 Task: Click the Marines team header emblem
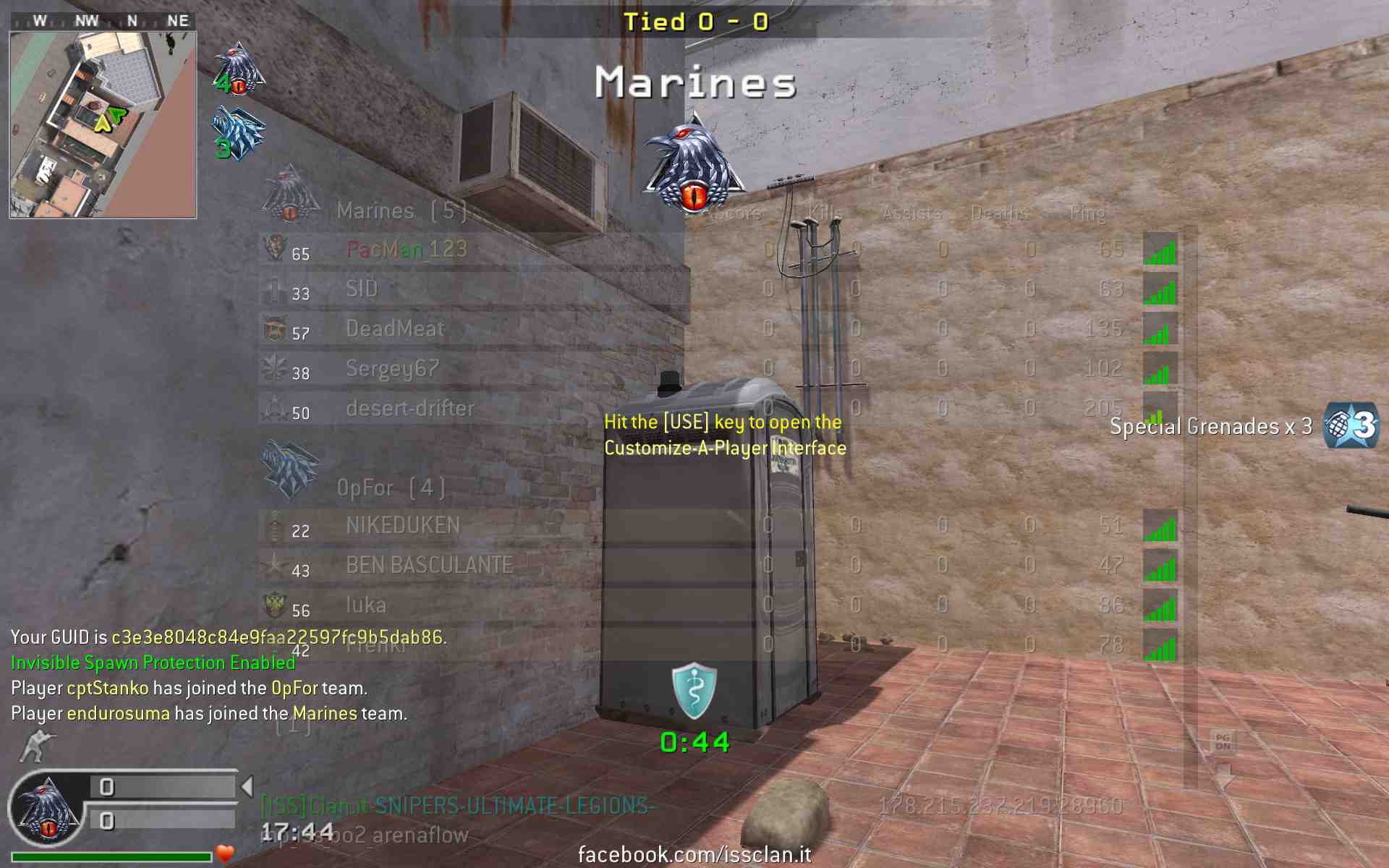click(x=290, y=194)
